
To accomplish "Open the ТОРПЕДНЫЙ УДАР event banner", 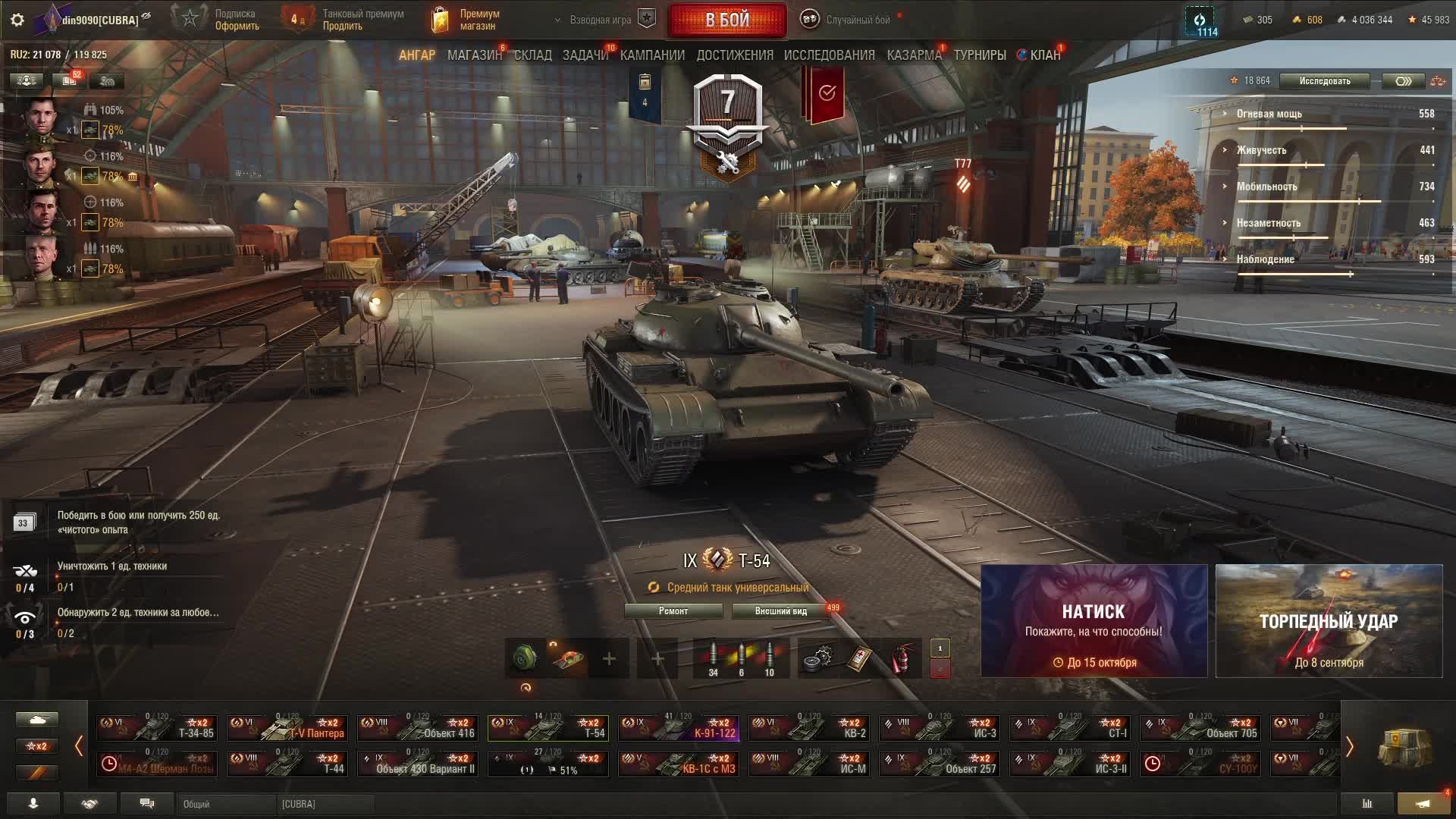I will pos(1329,621).
